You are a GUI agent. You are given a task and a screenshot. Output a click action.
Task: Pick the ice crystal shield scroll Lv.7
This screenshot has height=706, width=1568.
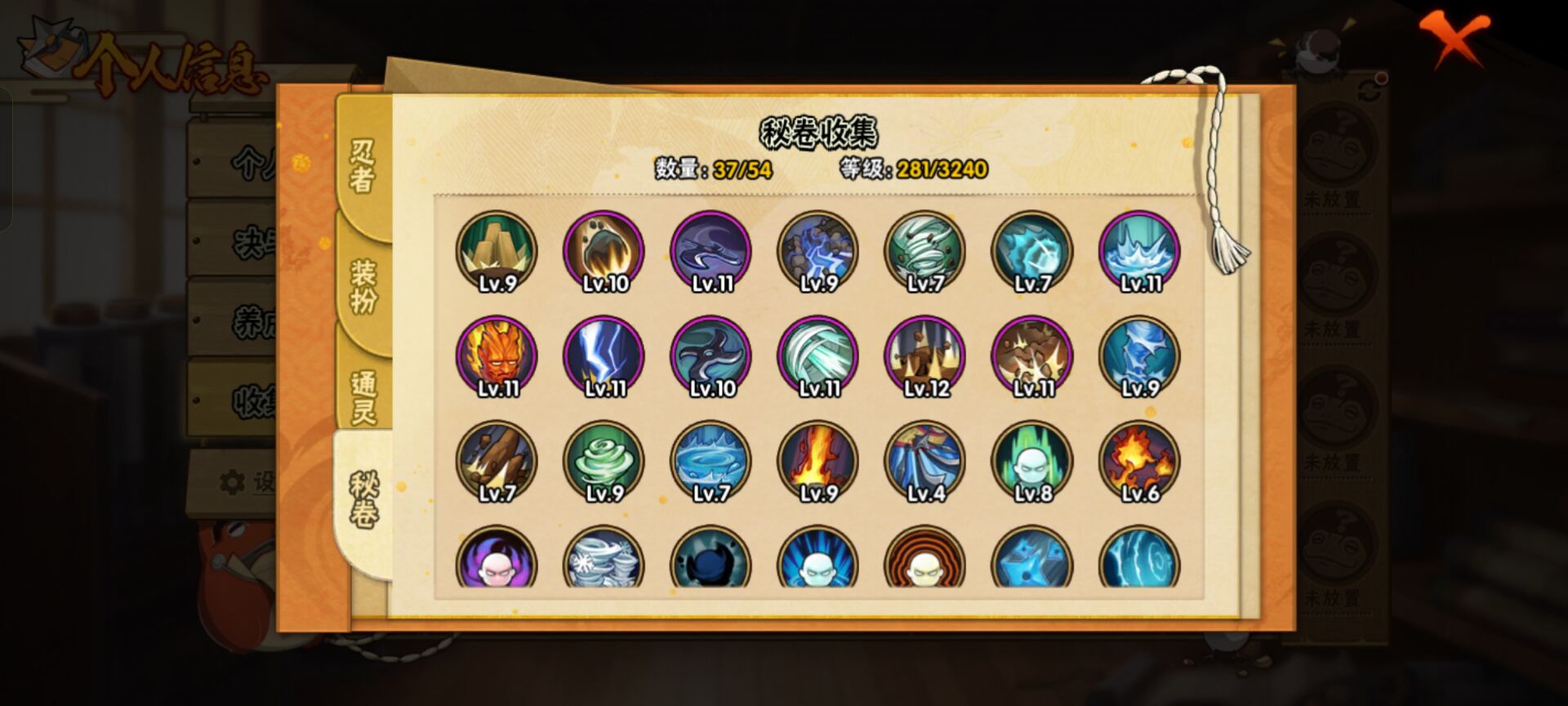pyautogui.click(x=1031, y=251)
